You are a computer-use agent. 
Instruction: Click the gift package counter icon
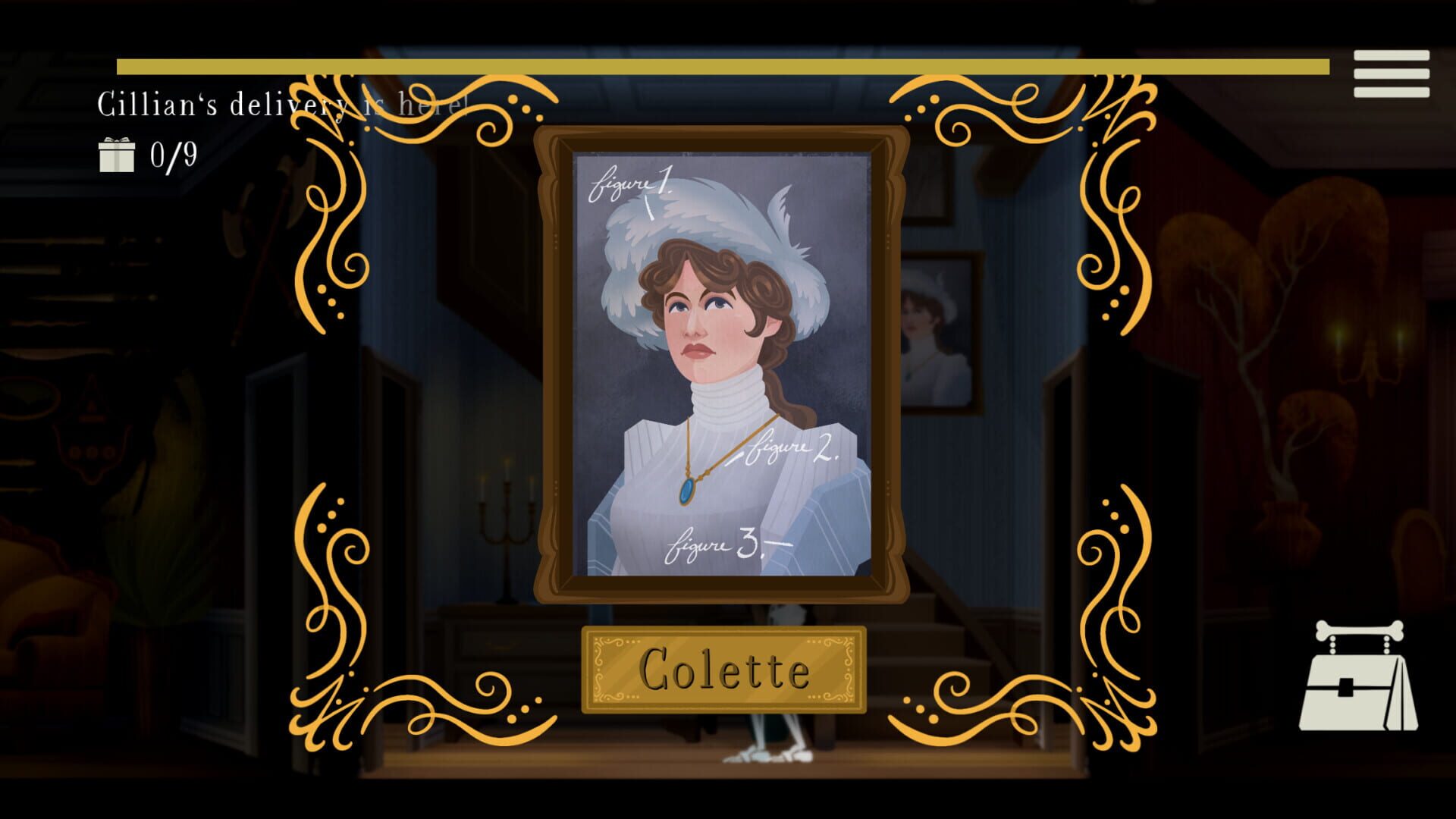pyautogui.click(x=118, y=155)
